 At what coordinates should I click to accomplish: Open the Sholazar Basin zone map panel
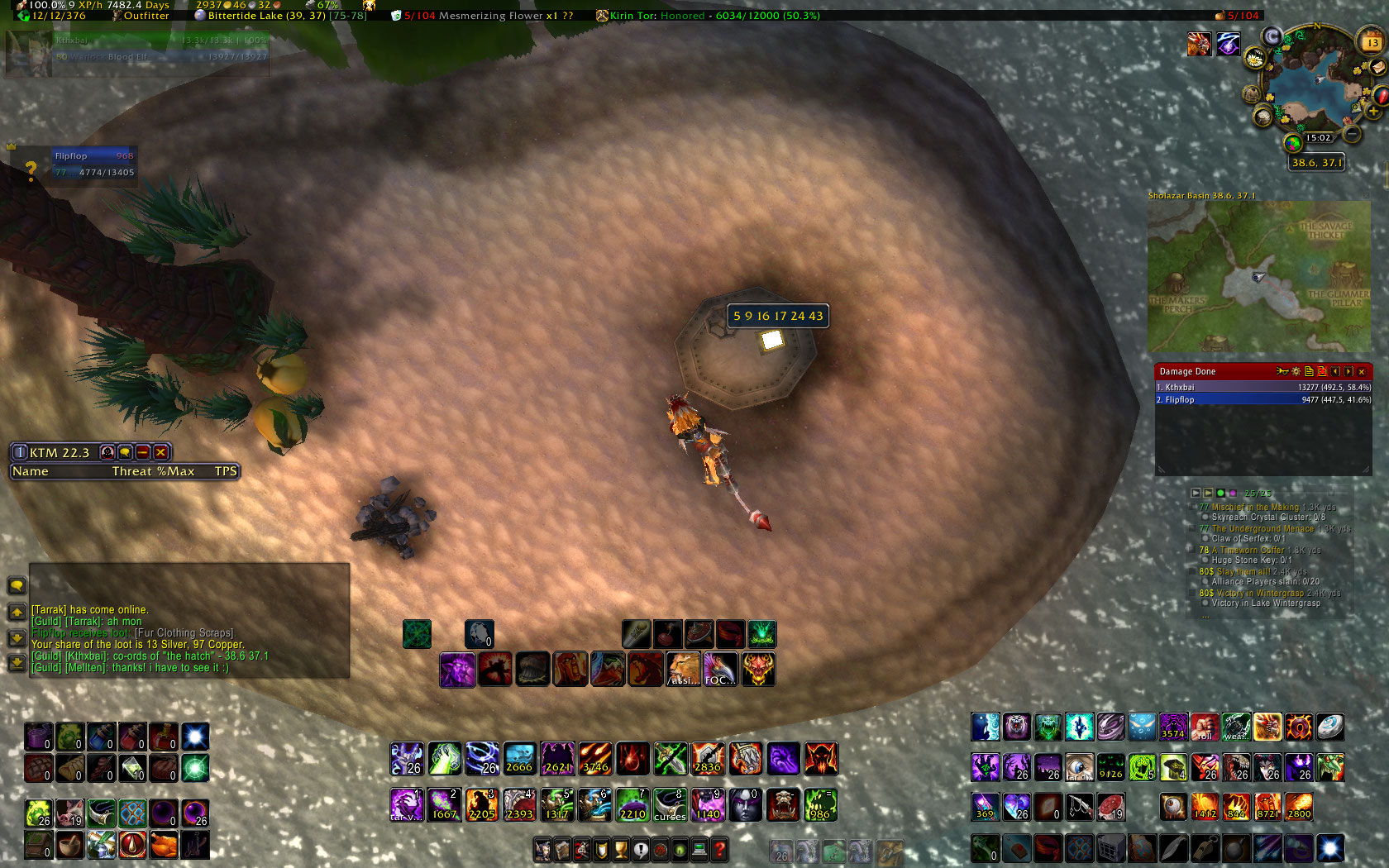pyautogui.click(x=1258, y=275)
